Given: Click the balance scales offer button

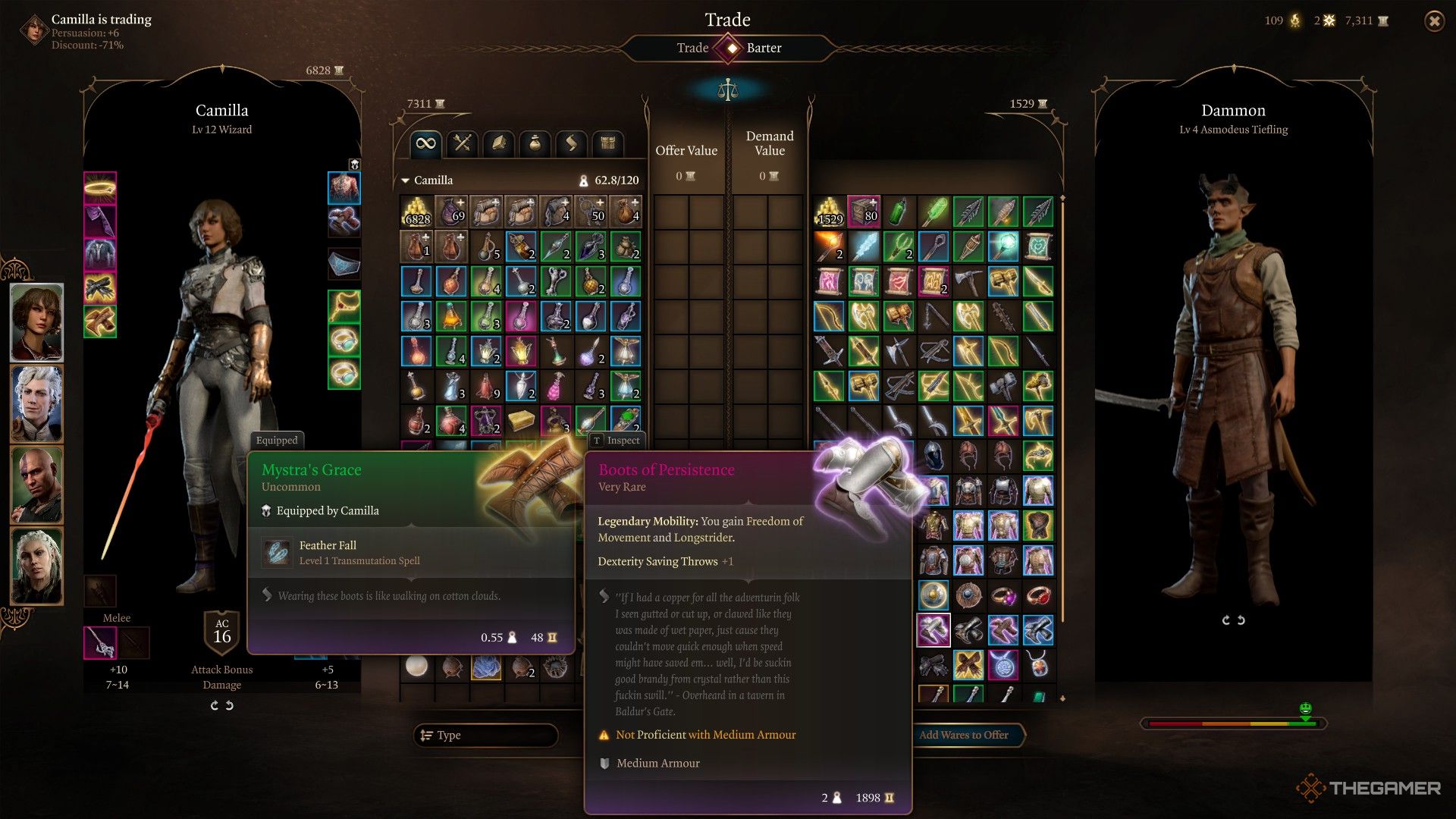Looking at the screenshot, I should coord(727,90).
